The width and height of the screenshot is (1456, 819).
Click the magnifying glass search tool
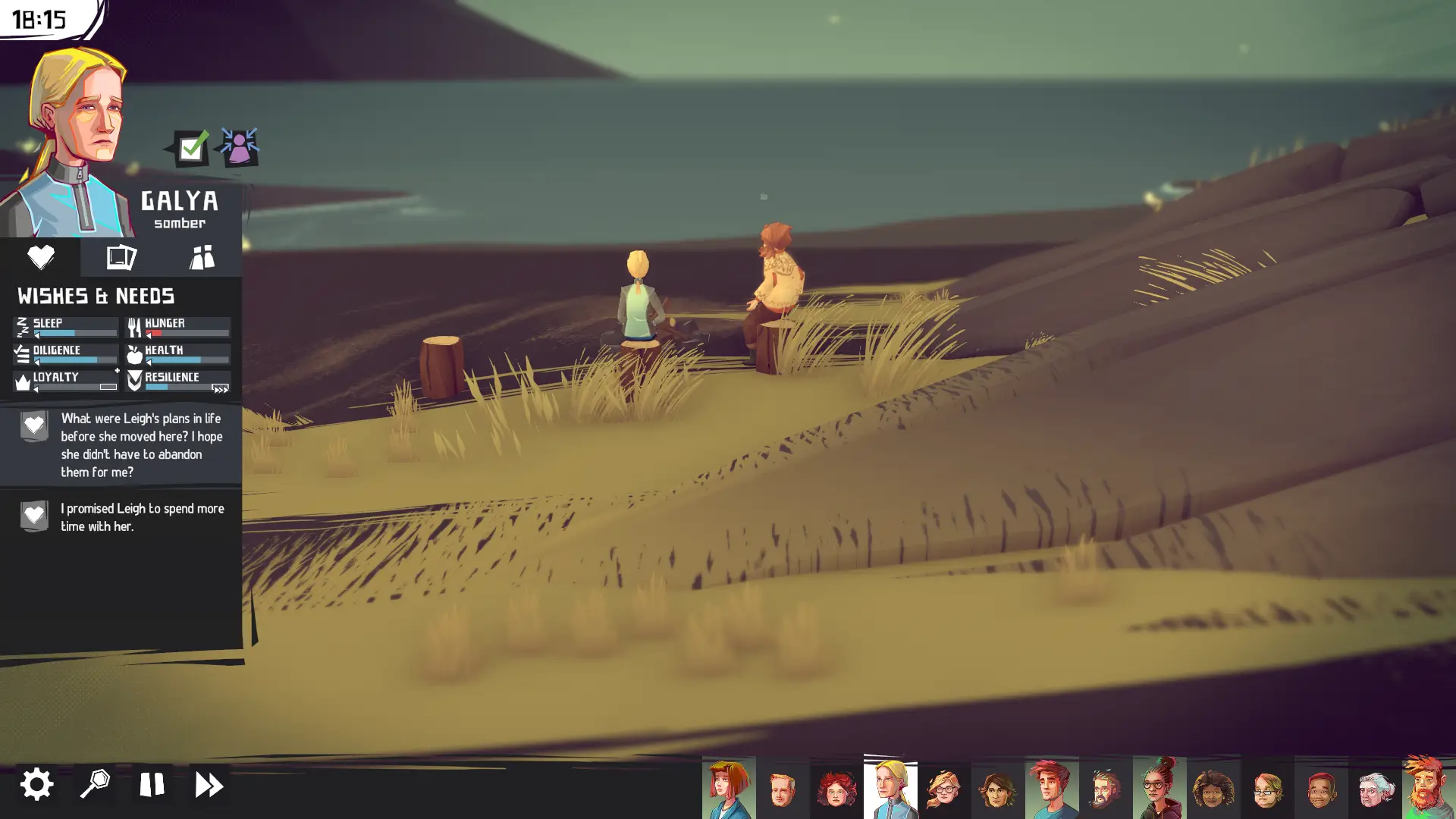pos(95,784)
